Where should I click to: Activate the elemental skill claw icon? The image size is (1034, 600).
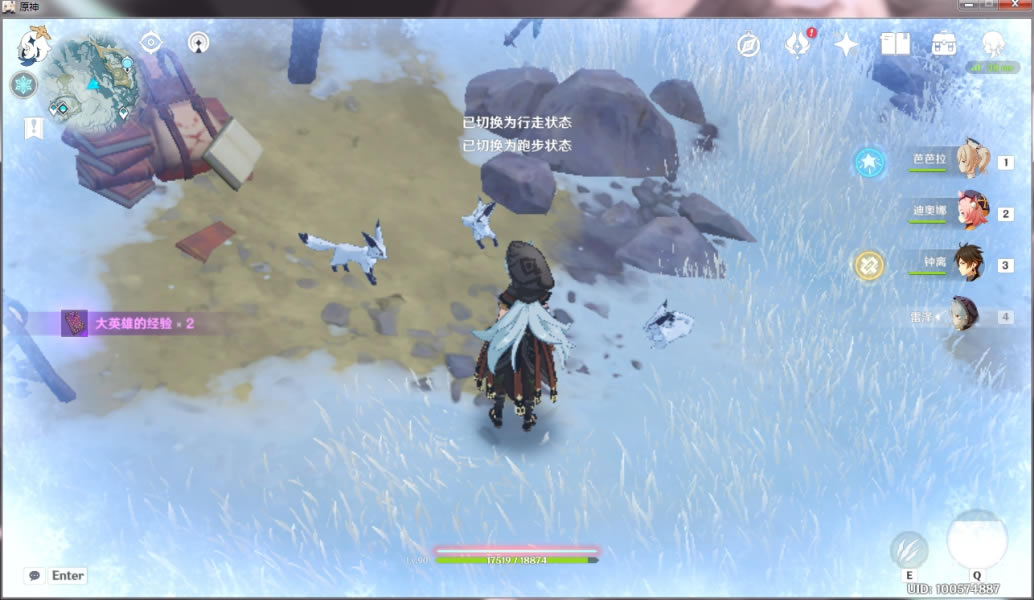coord(908,549)
